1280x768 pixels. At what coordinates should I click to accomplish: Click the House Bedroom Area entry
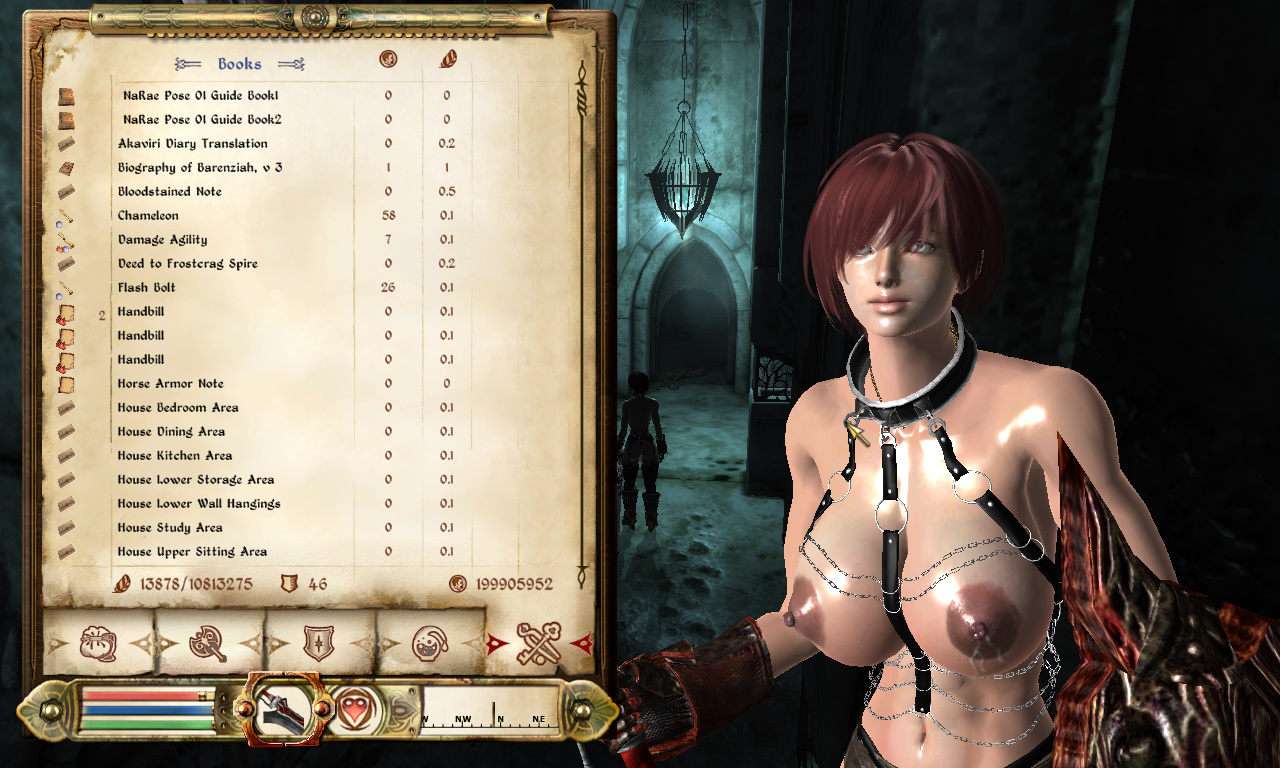(x=178, y=408)
